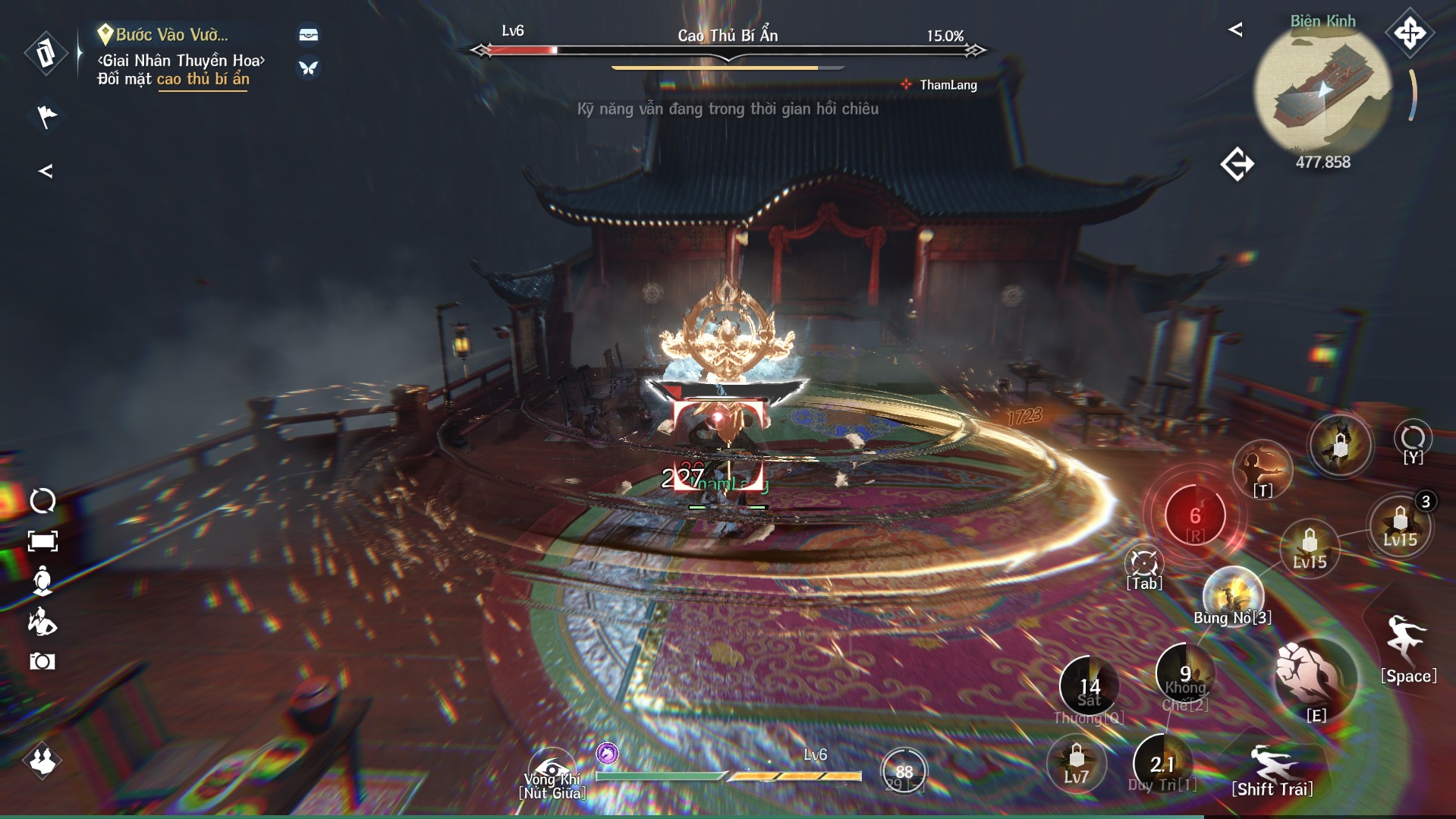Click the white flag icon

tap(46, 116)
